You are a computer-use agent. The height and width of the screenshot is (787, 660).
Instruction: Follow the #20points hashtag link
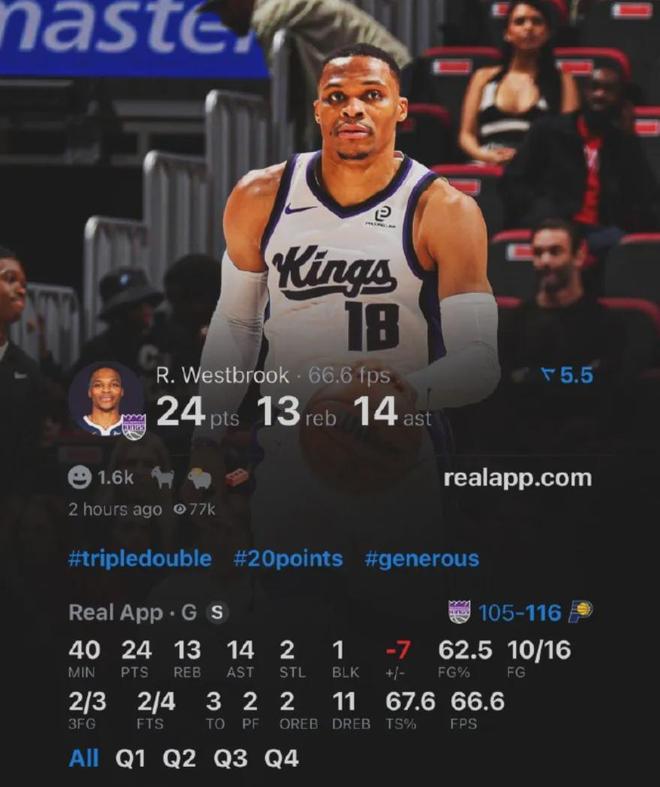pyautogui.click(x=288, y=558)
